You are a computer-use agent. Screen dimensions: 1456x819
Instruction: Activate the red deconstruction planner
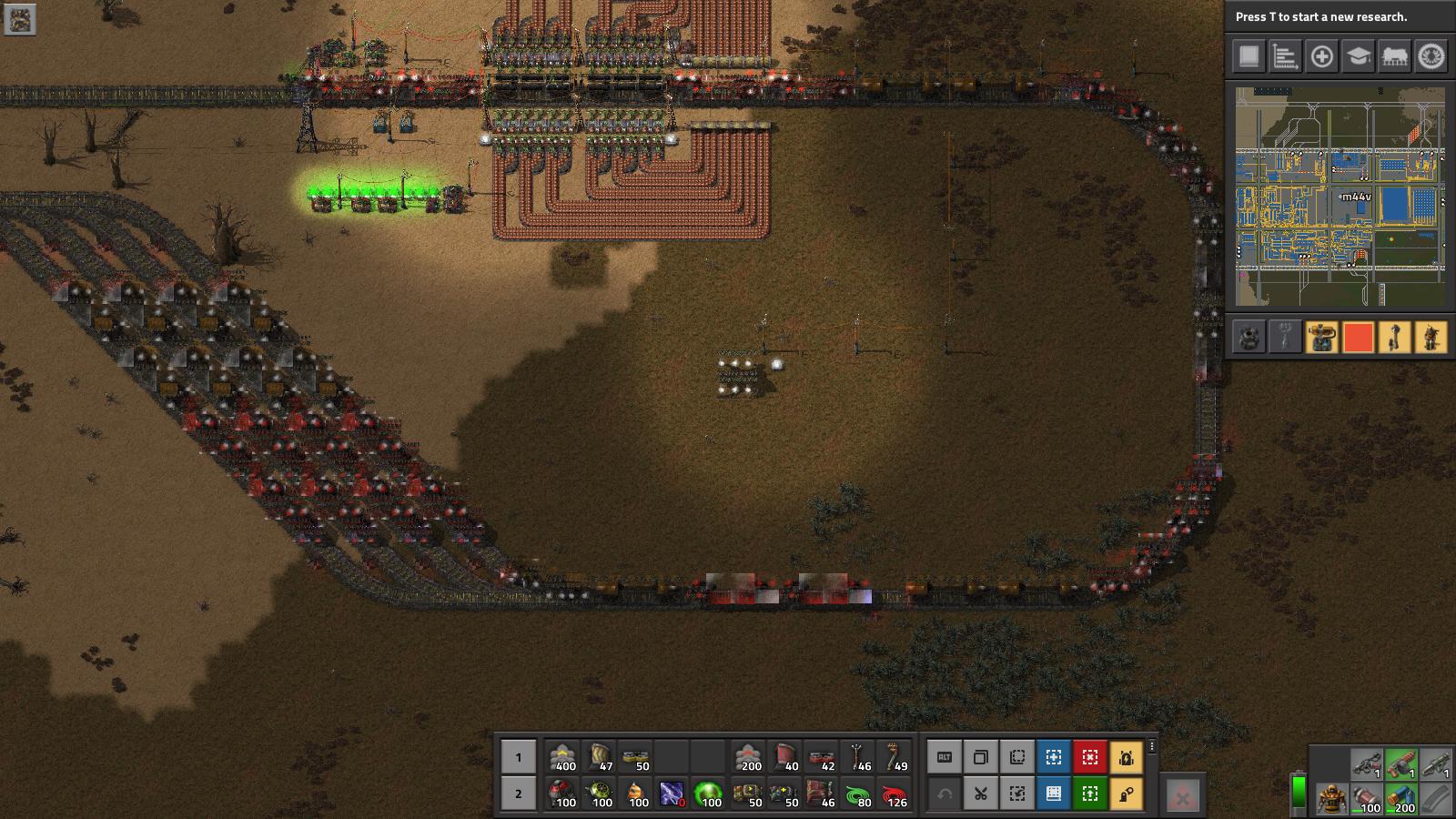click(1090, 757)
